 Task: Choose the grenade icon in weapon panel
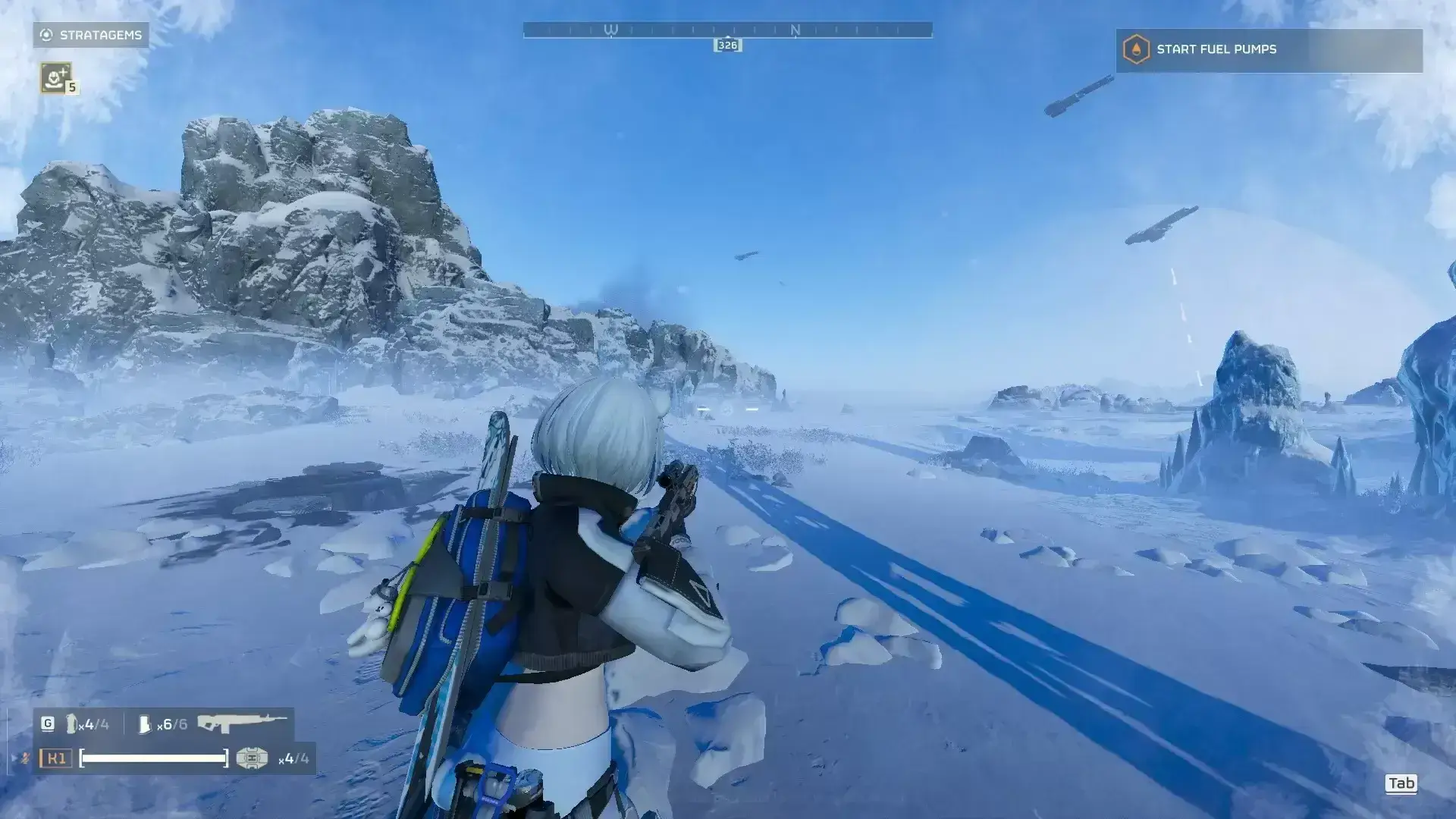click(71, 724)
